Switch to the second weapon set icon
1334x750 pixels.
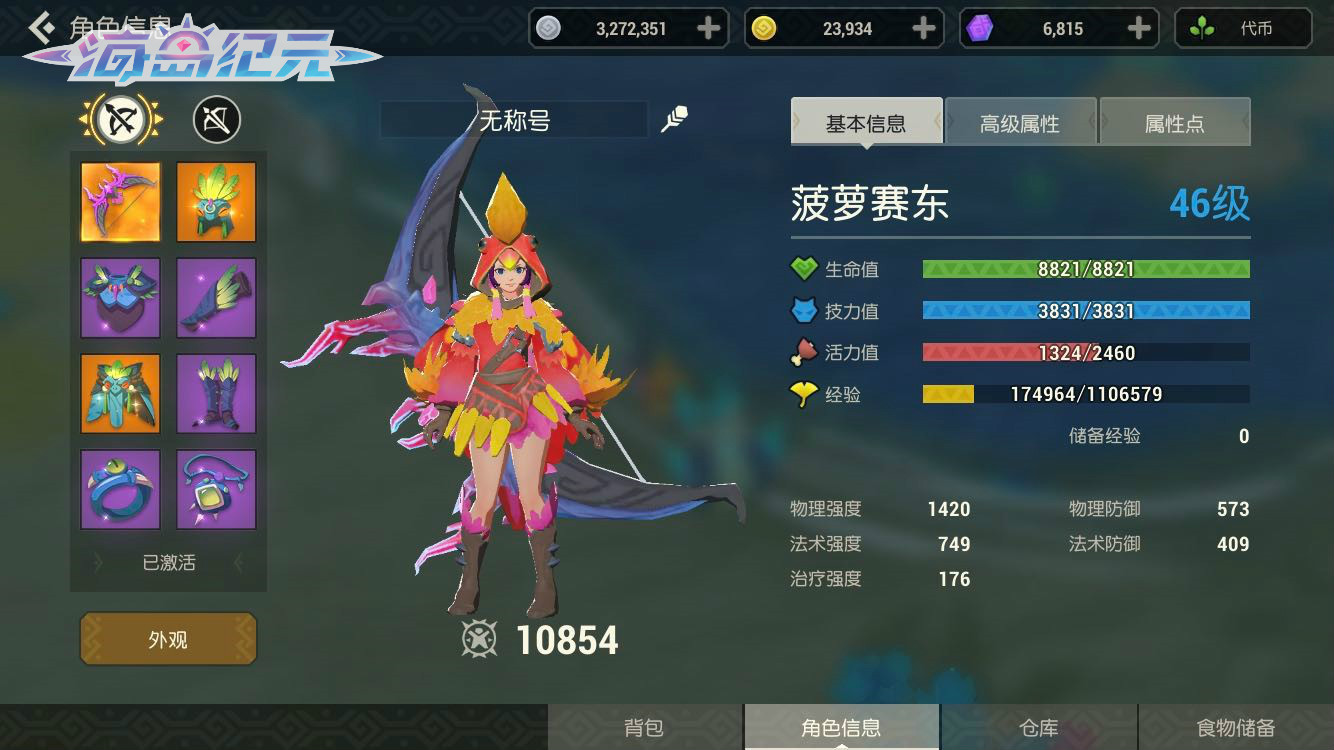tap(216, 121)
